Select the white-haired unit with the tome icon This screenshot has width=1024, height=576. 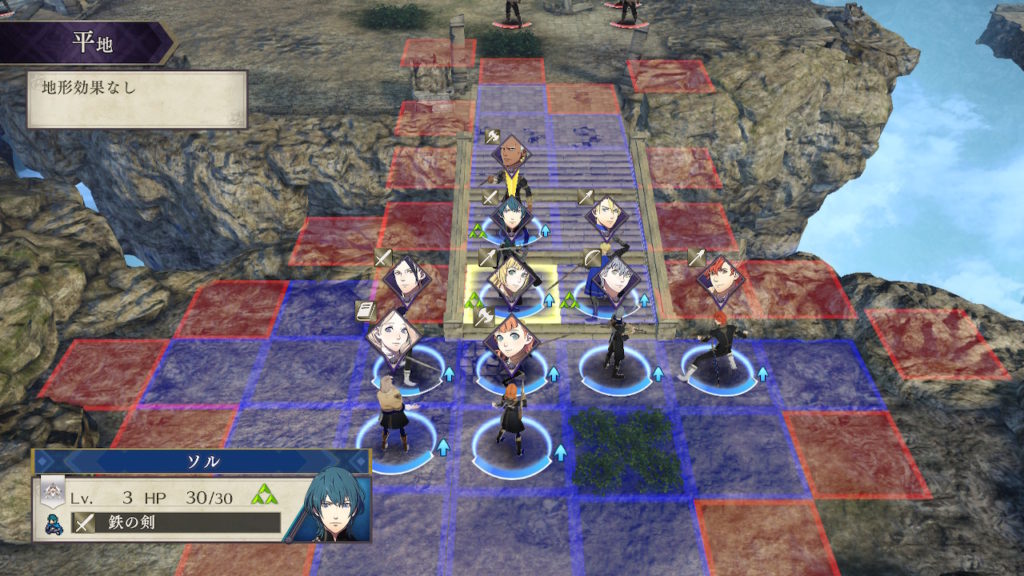pyautogui.click(x=393, y=334)
